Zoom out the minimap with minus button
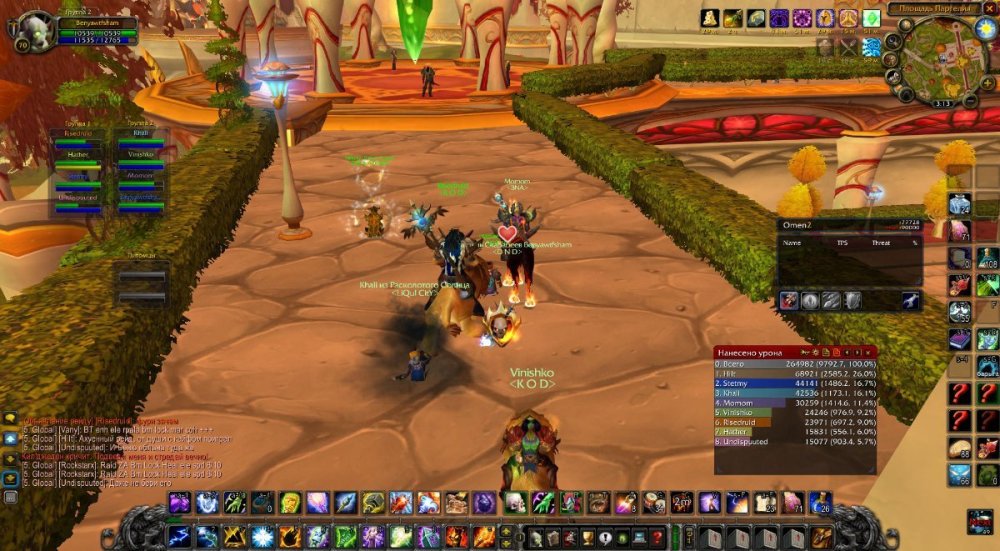 coord(969,101)
